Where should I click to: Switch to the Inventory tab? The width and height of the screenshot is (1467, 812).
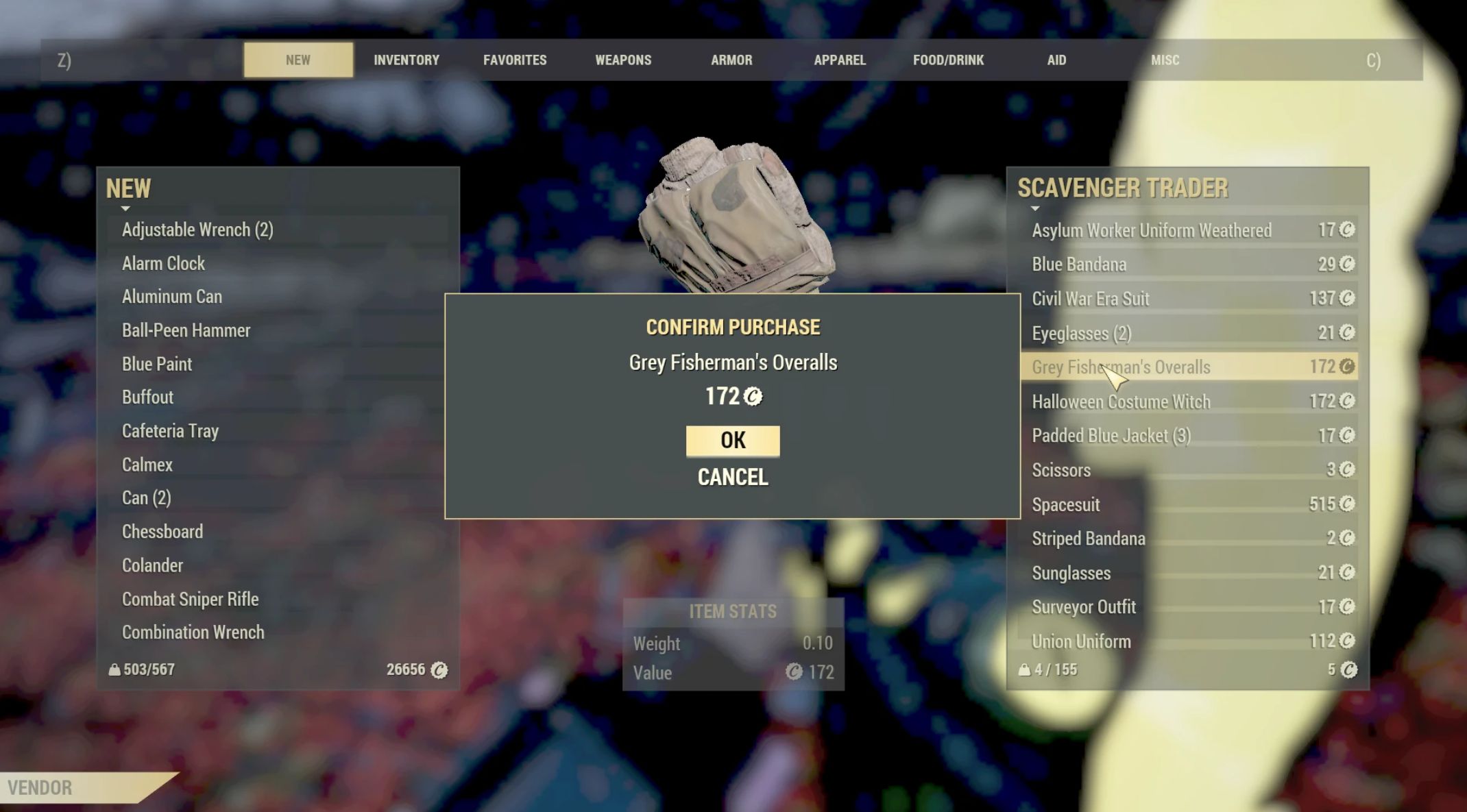coord(407,60)
